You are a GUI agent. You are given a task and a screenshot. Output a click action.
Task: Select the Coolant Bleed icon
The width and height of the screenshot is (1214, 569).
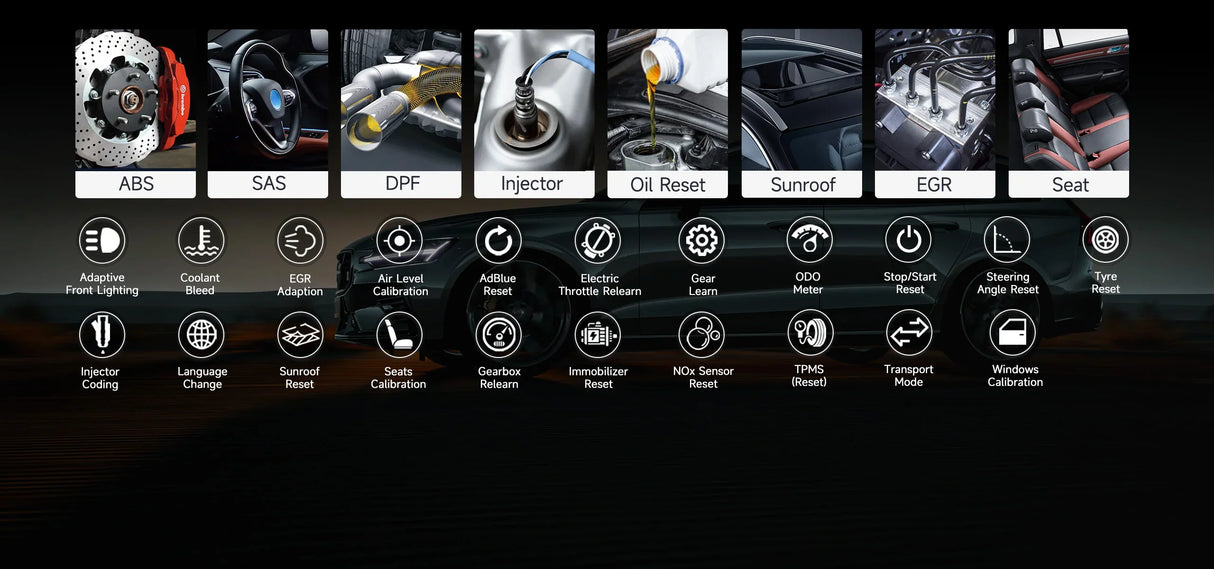(201, 241)
